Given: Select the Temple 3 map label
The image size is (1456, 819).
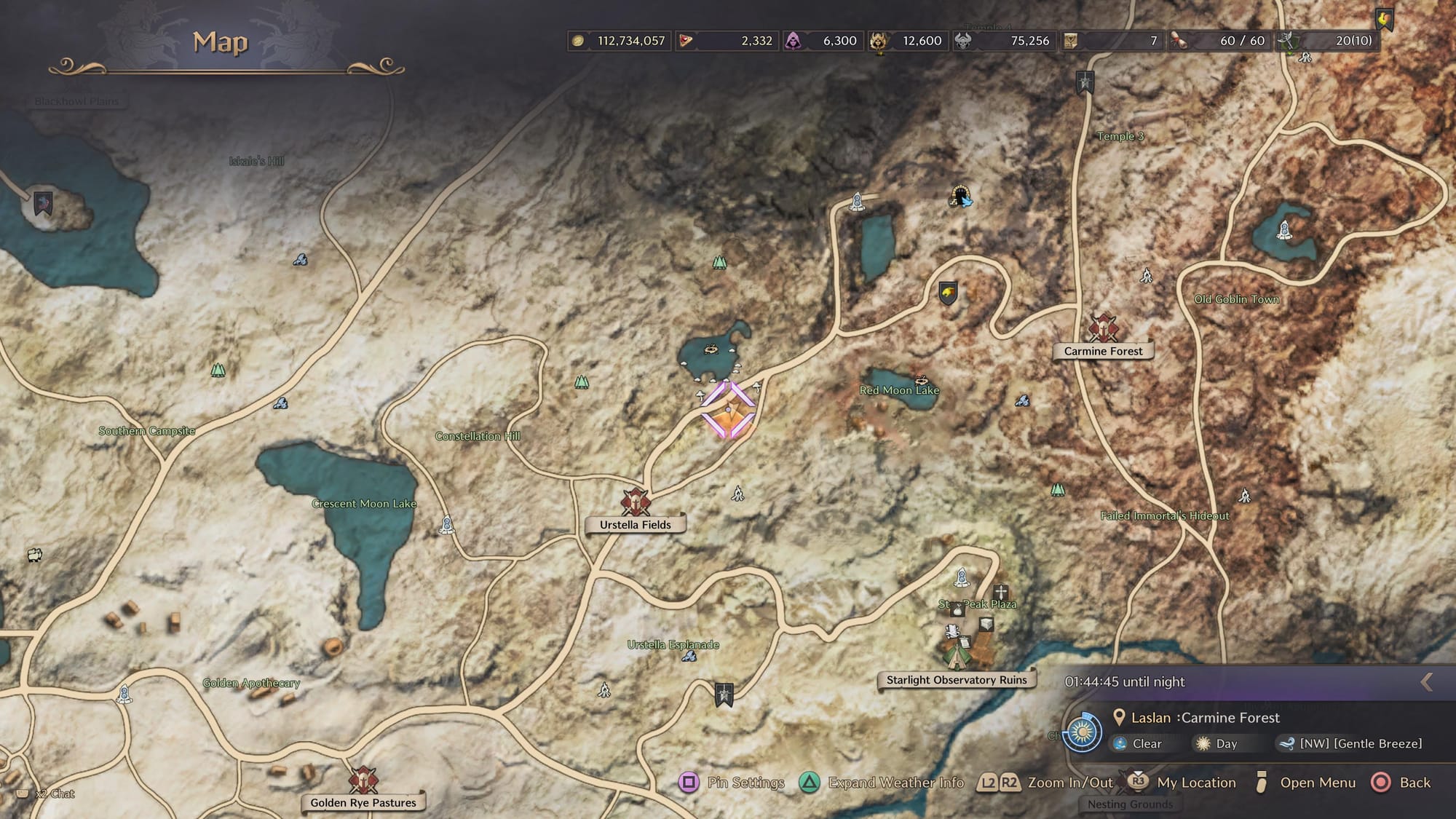Looking at the screenshot, I should coord(1120,136).
